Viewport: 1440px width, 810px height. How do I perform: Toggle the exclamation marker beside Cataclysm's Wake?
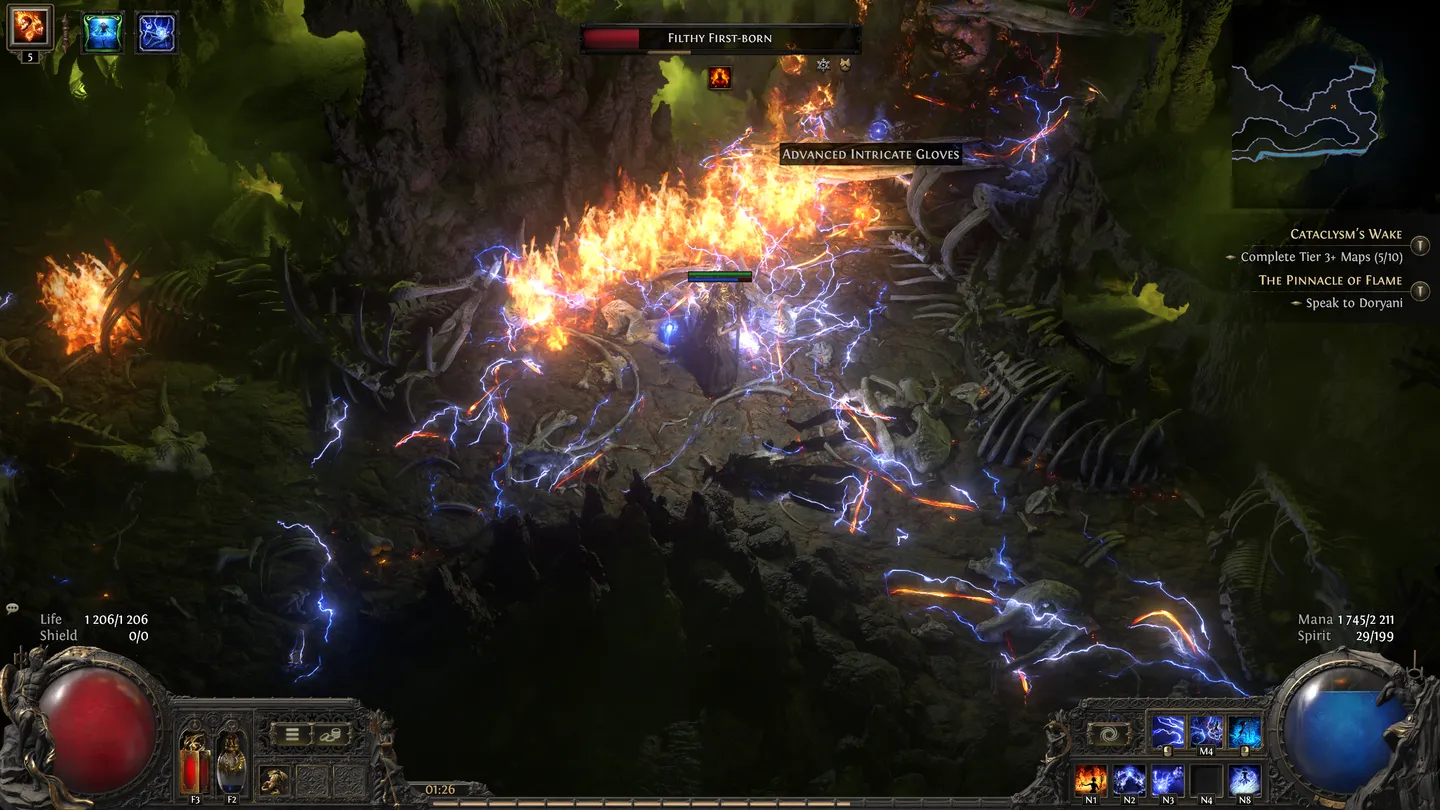(x=1420, y=245)
